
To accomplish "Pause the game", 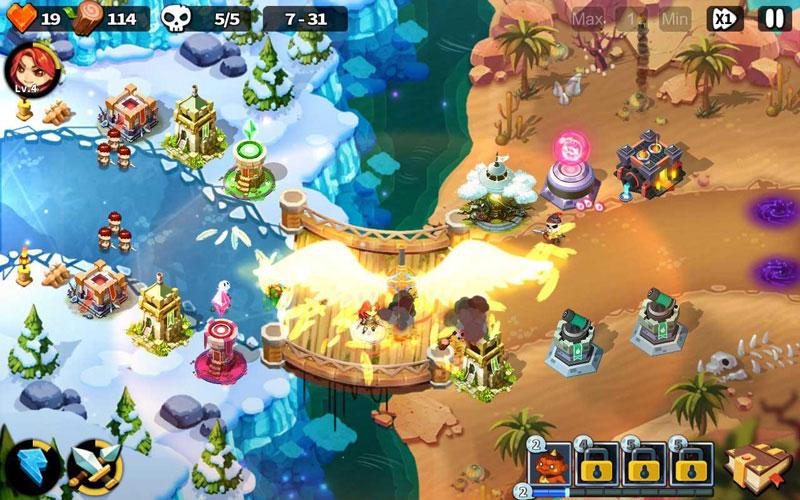I will 773,18.
